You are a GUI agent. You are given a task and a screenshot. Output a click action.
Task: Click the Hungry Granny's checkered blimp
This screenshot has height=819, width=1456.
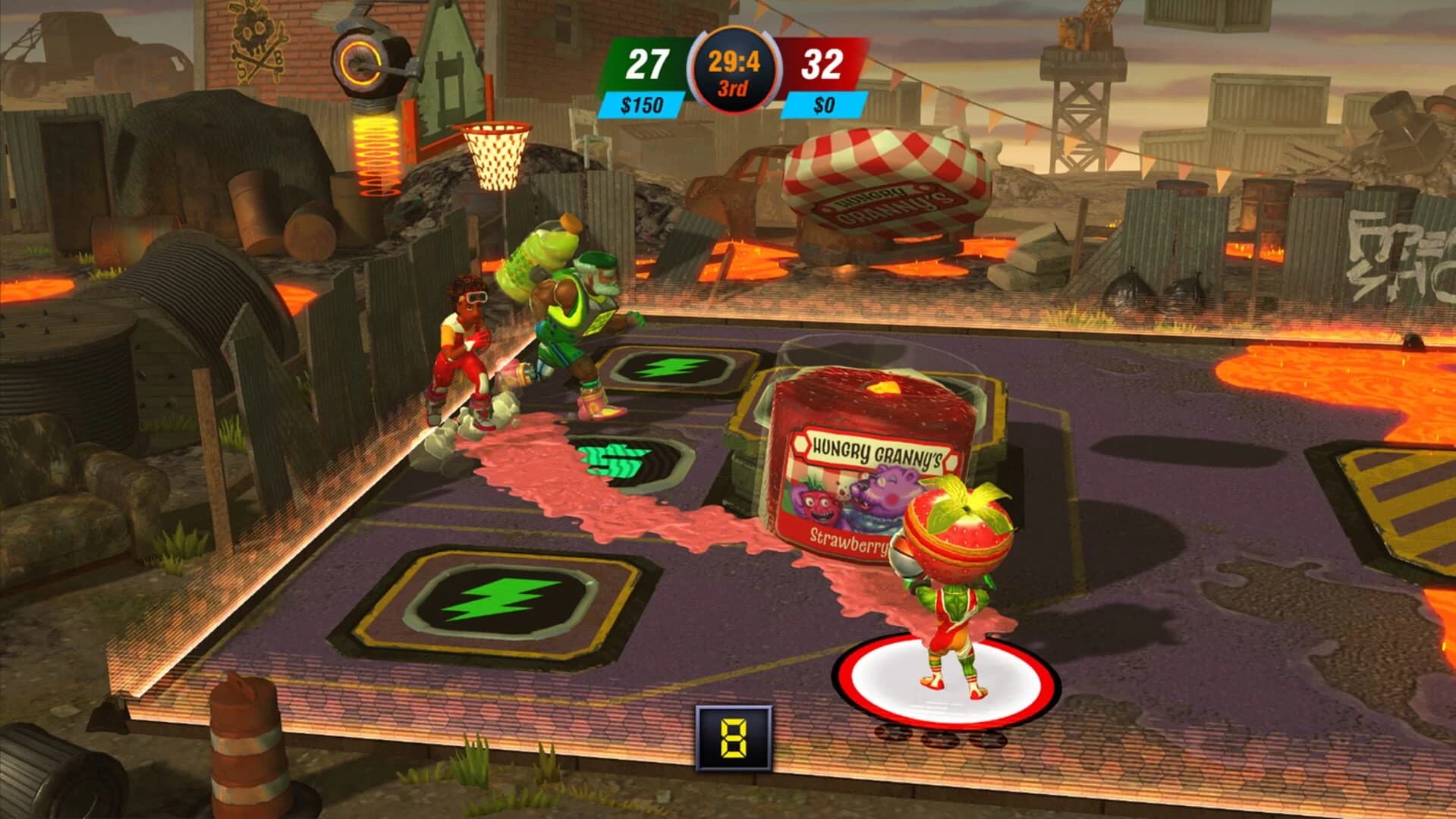[x=884, y=171]
